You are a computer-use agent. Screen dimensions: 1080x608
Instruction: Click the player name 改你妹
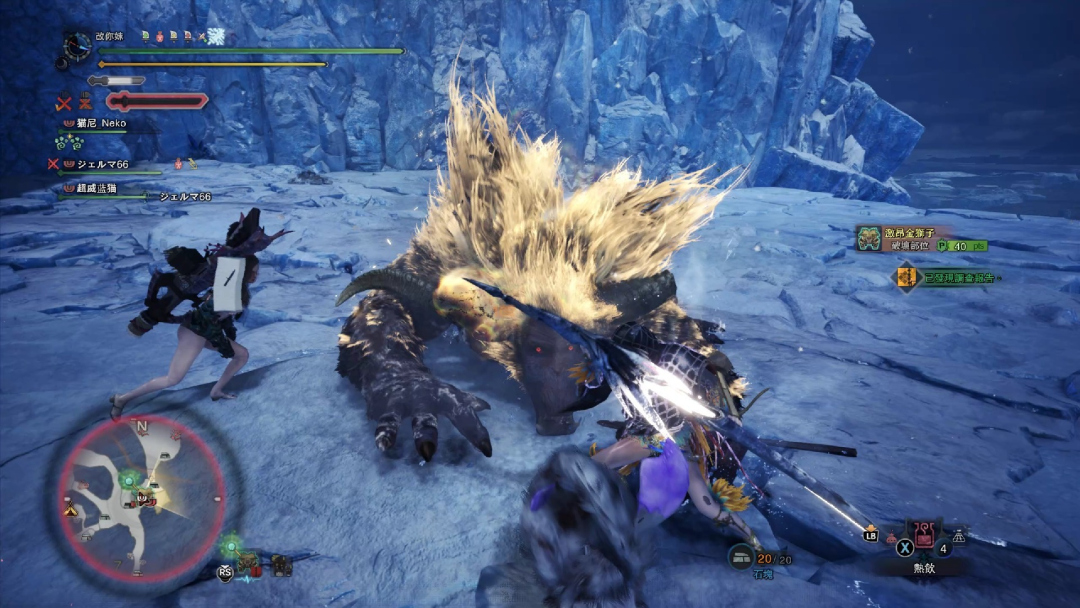point(108,36)
